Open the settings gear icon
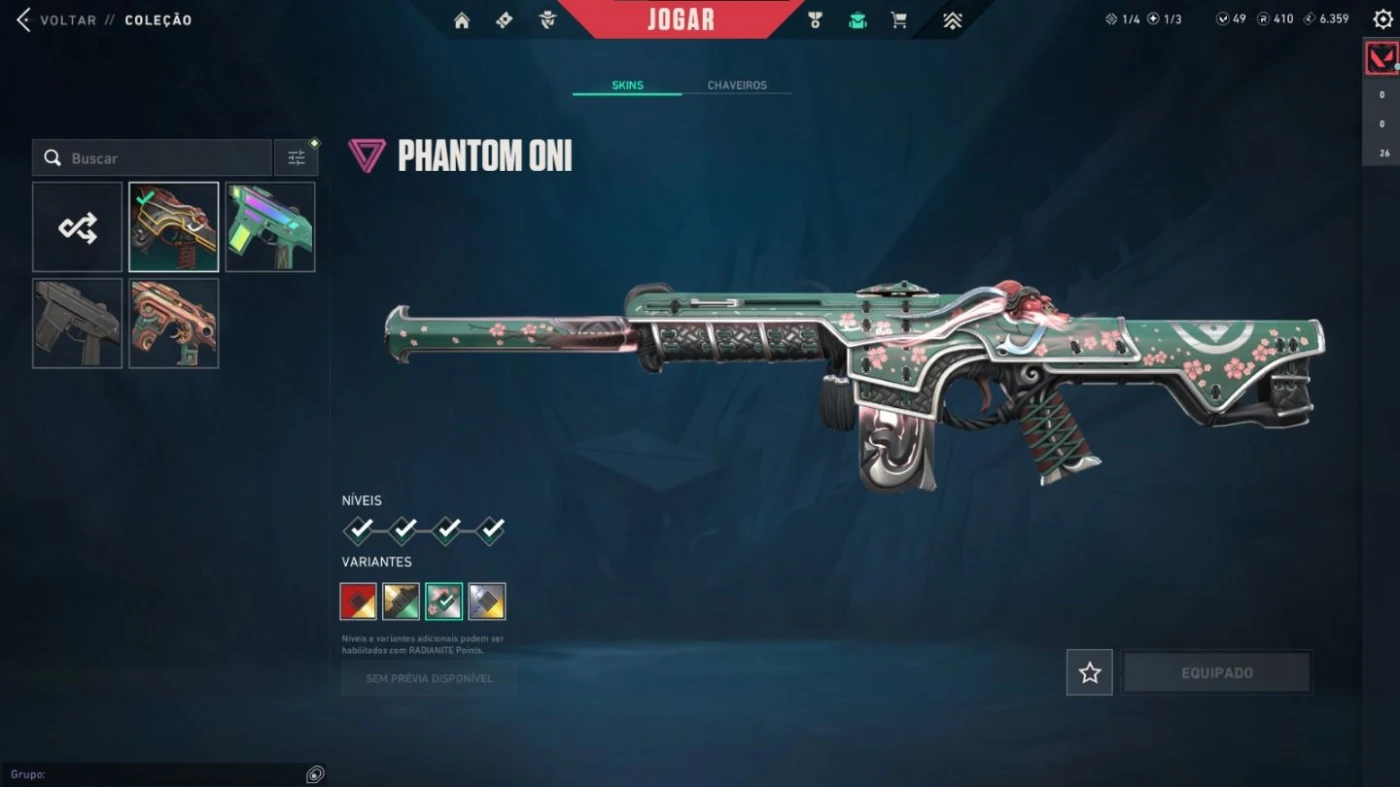The width and height of the screenshot is (1400, 787). (x=1382, y=19)
